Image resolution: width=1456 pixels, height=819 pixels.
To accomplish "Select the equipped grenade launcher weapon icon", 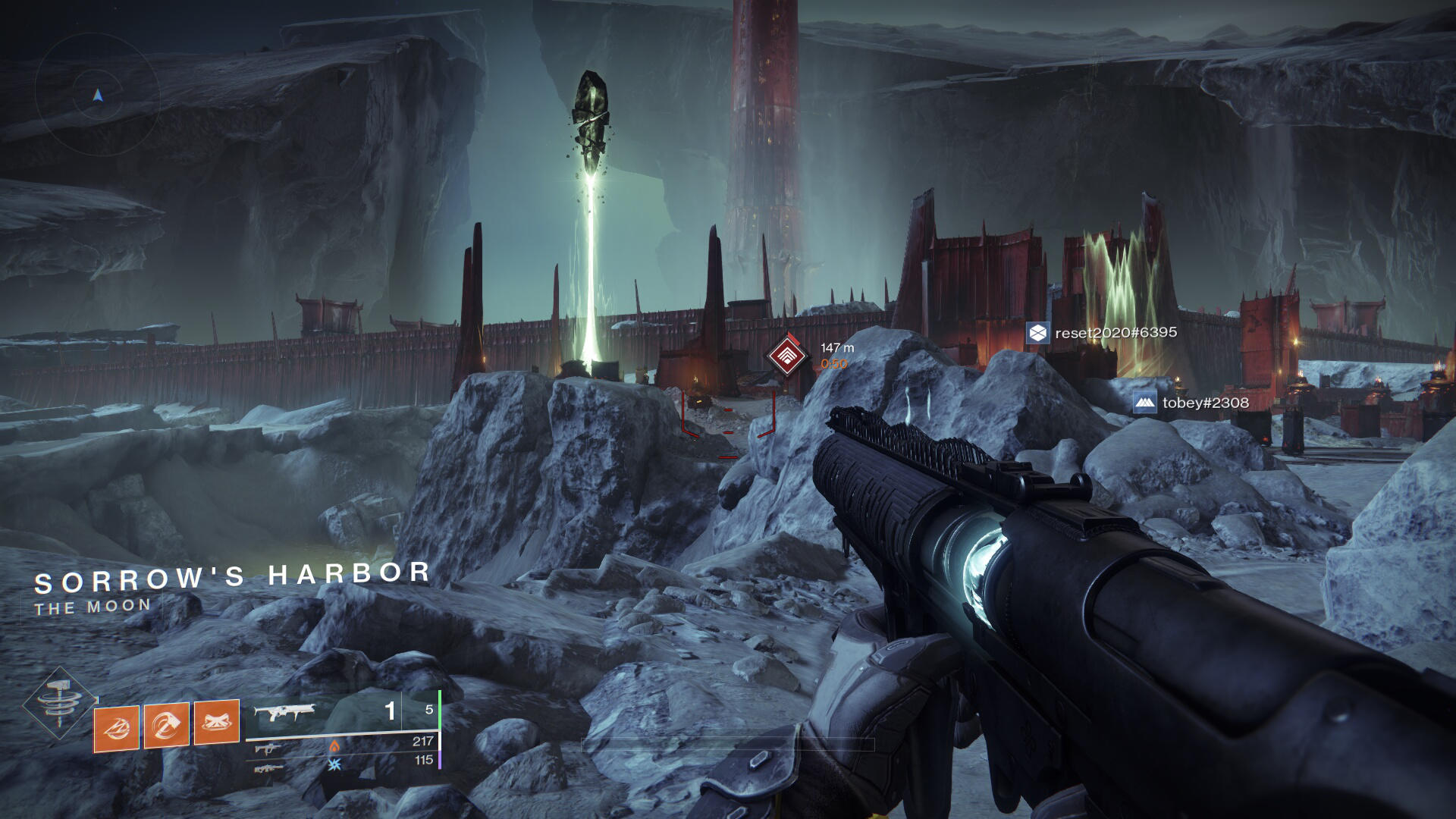I will (284, 713).
